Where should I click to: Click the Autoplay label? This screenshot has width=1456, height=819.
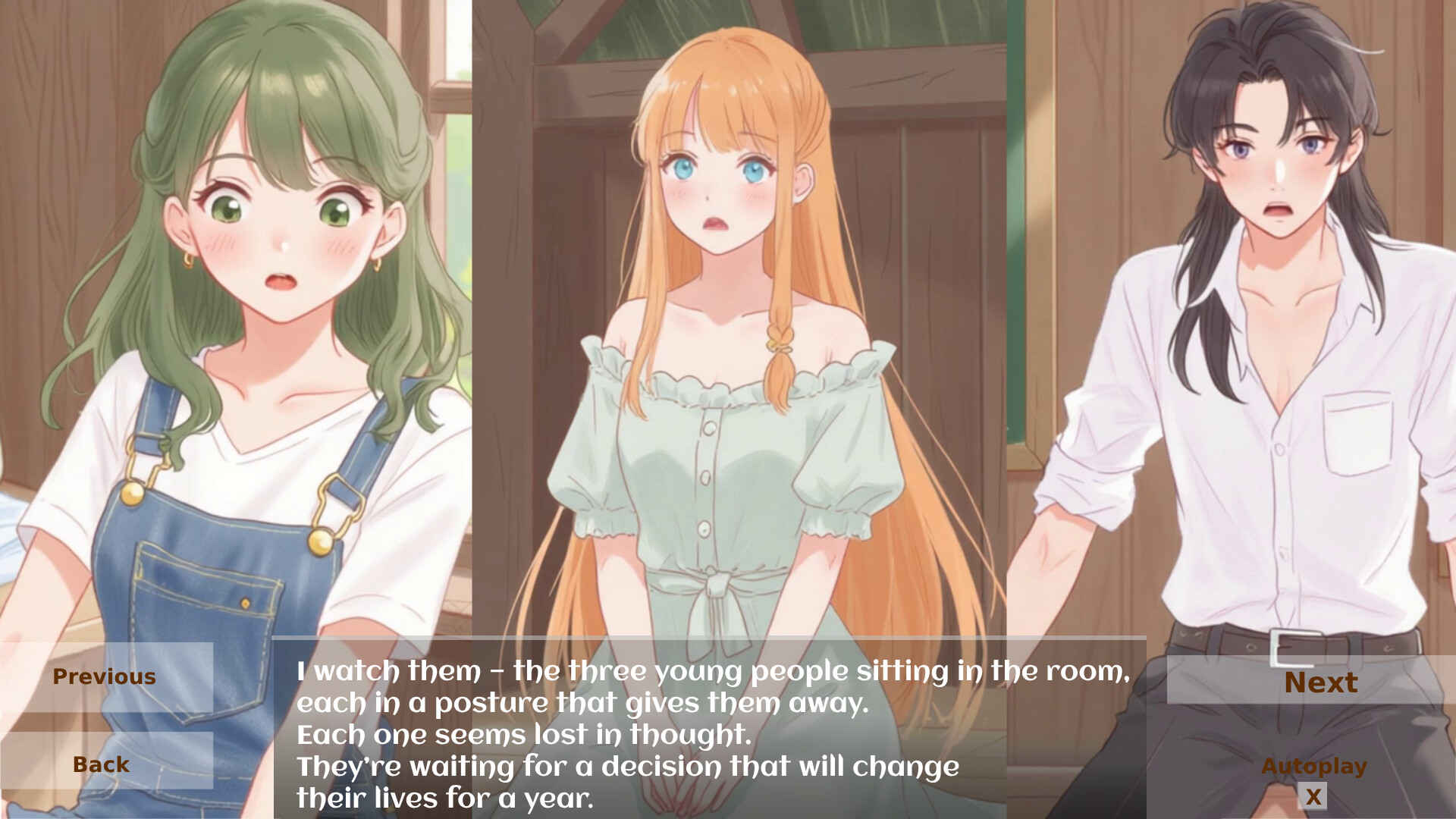tap(1315, 766)
